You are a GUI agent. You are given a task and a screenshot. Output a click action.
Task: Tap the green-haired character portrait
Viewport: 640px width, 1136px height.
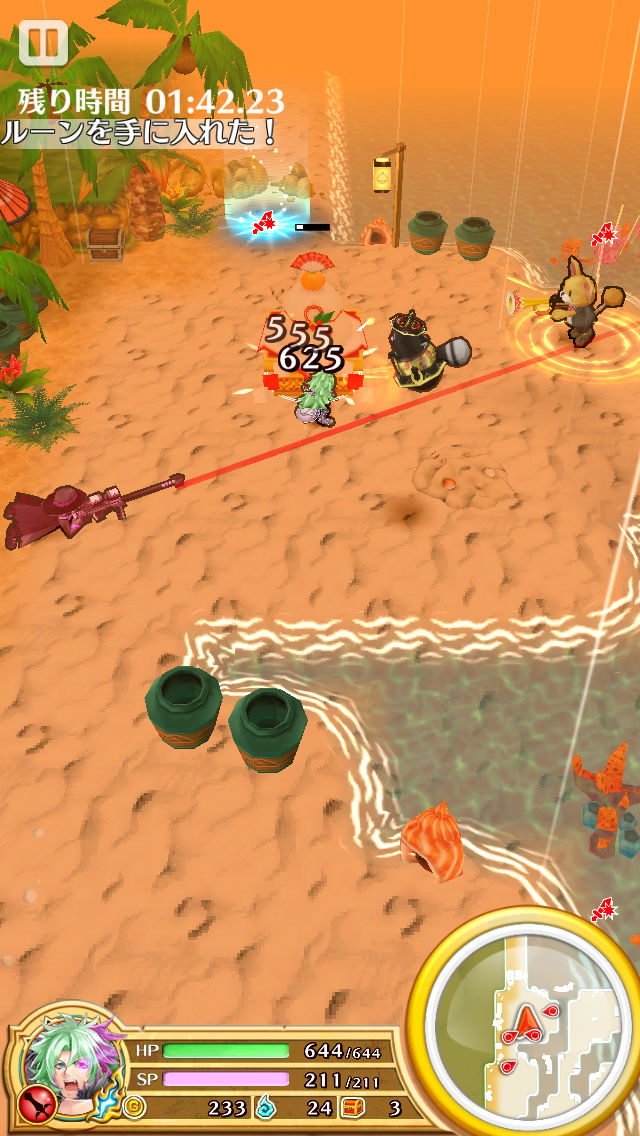(70, 1069)
